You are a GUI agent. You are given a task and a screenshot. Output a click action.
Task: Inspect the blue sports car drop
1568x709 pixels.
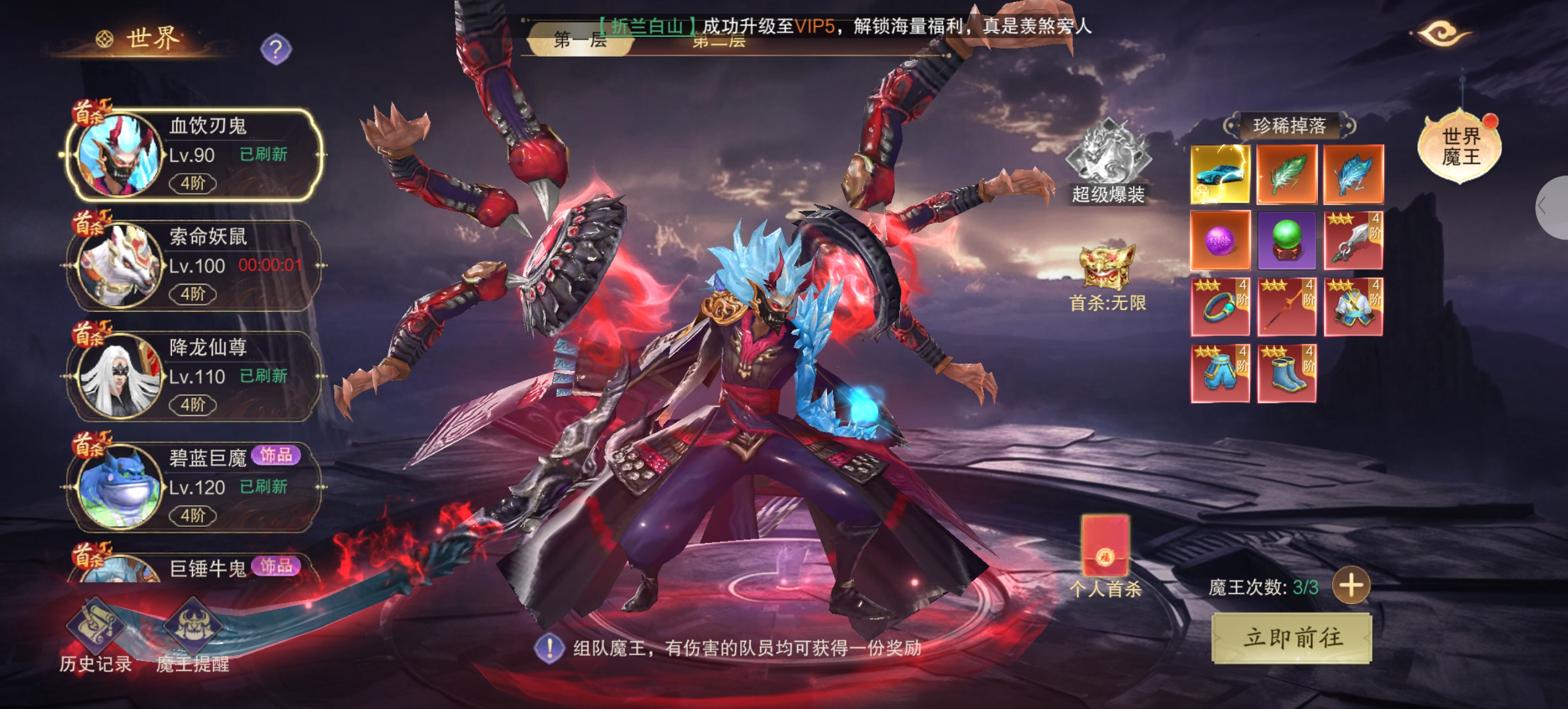(x=1220, y=175)
